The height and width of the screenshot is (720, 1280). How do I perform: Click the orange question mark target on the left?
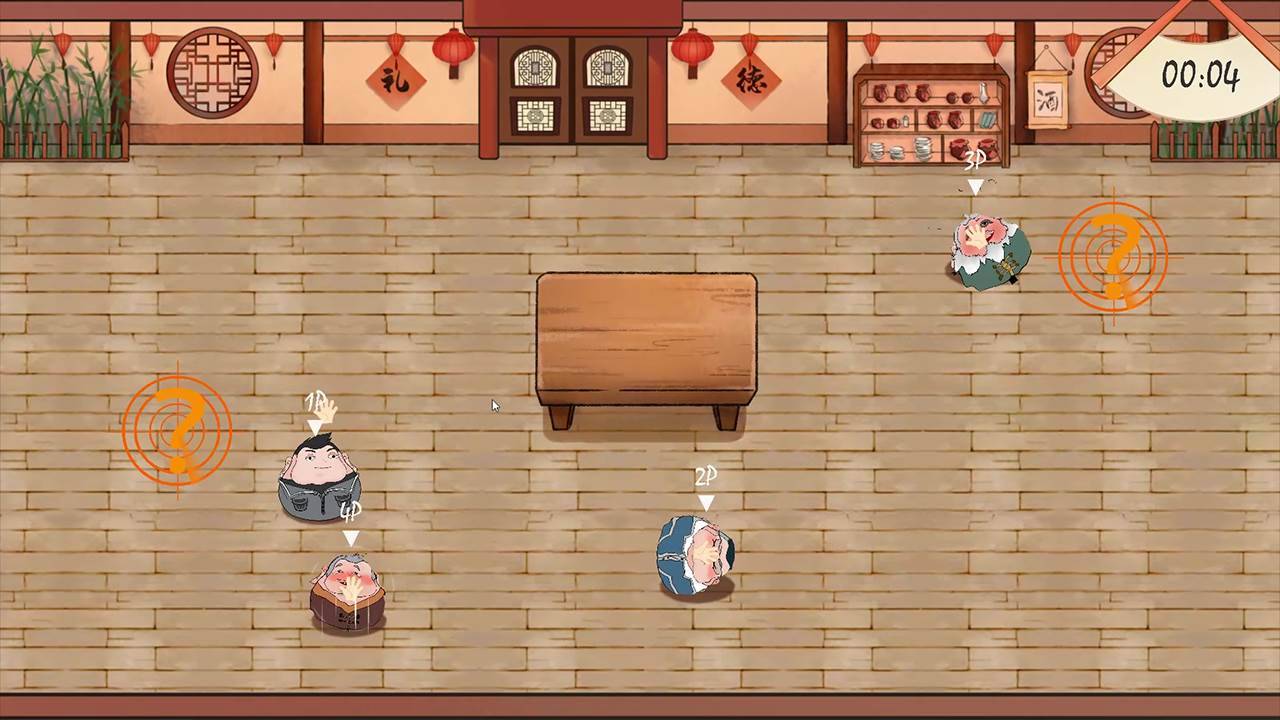click(x=176, y=430)
